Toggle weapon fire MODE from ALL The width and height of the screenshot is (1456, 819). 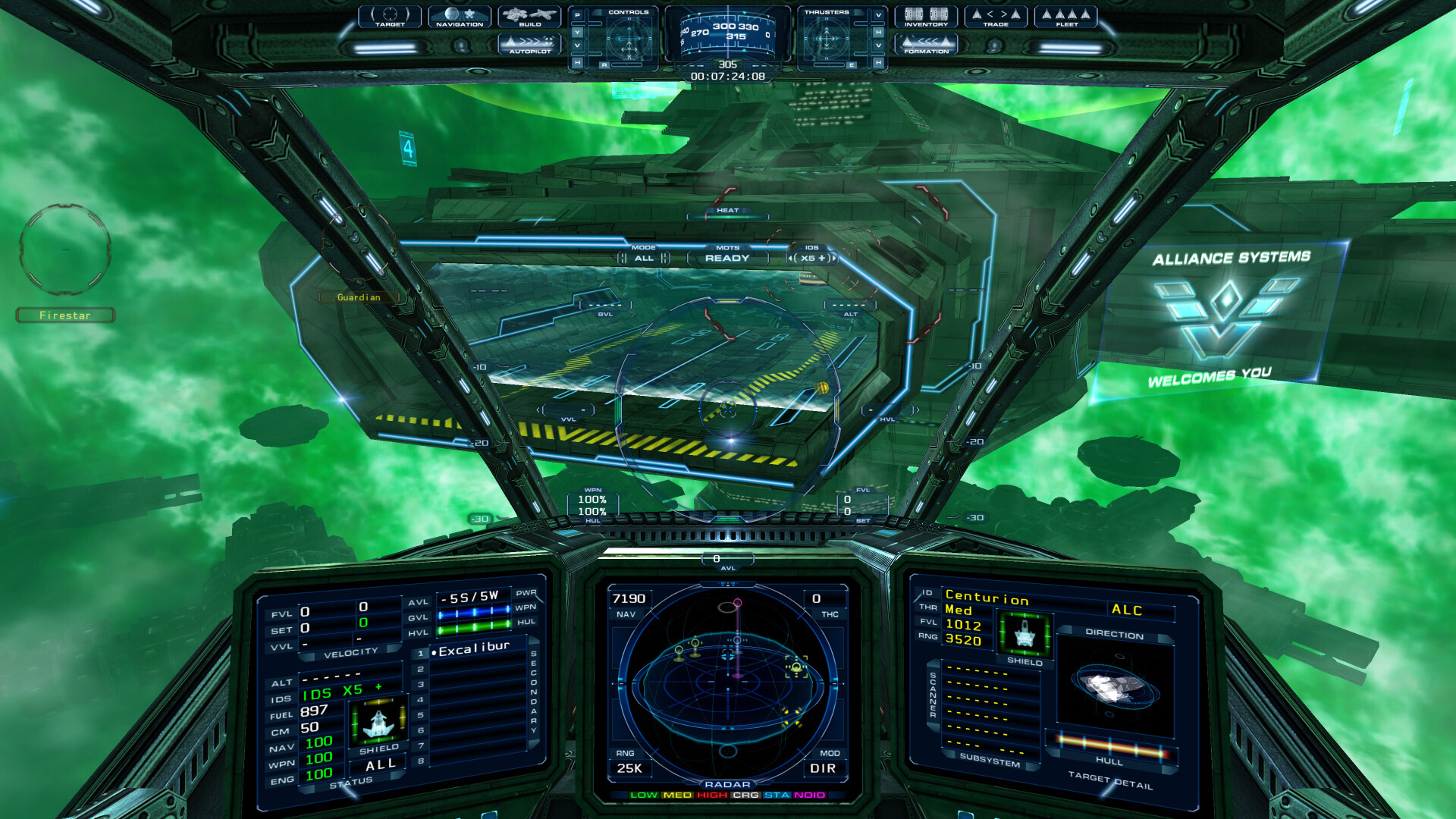click(x=644, y=258)
